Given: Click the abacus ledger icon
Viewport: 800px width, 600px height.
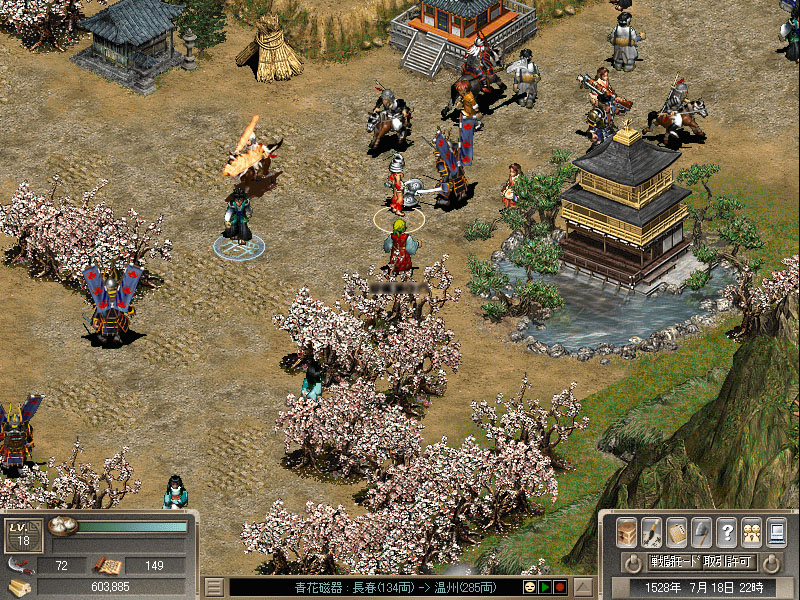Looking at the screenshot, I should [x=677, y=532].
